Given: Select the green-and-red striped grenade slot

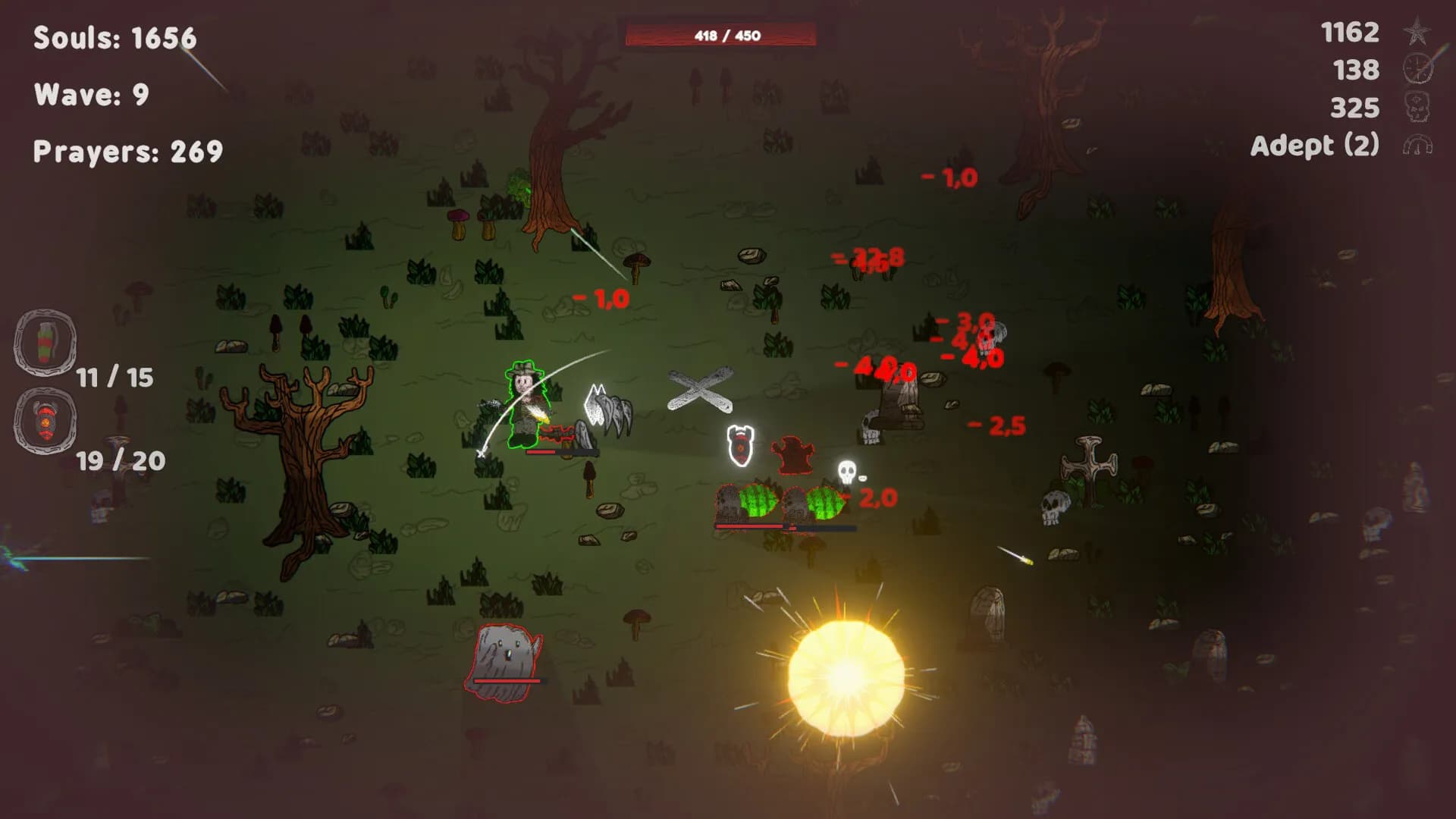Looking at the screenshot, I should coord(45,342).
